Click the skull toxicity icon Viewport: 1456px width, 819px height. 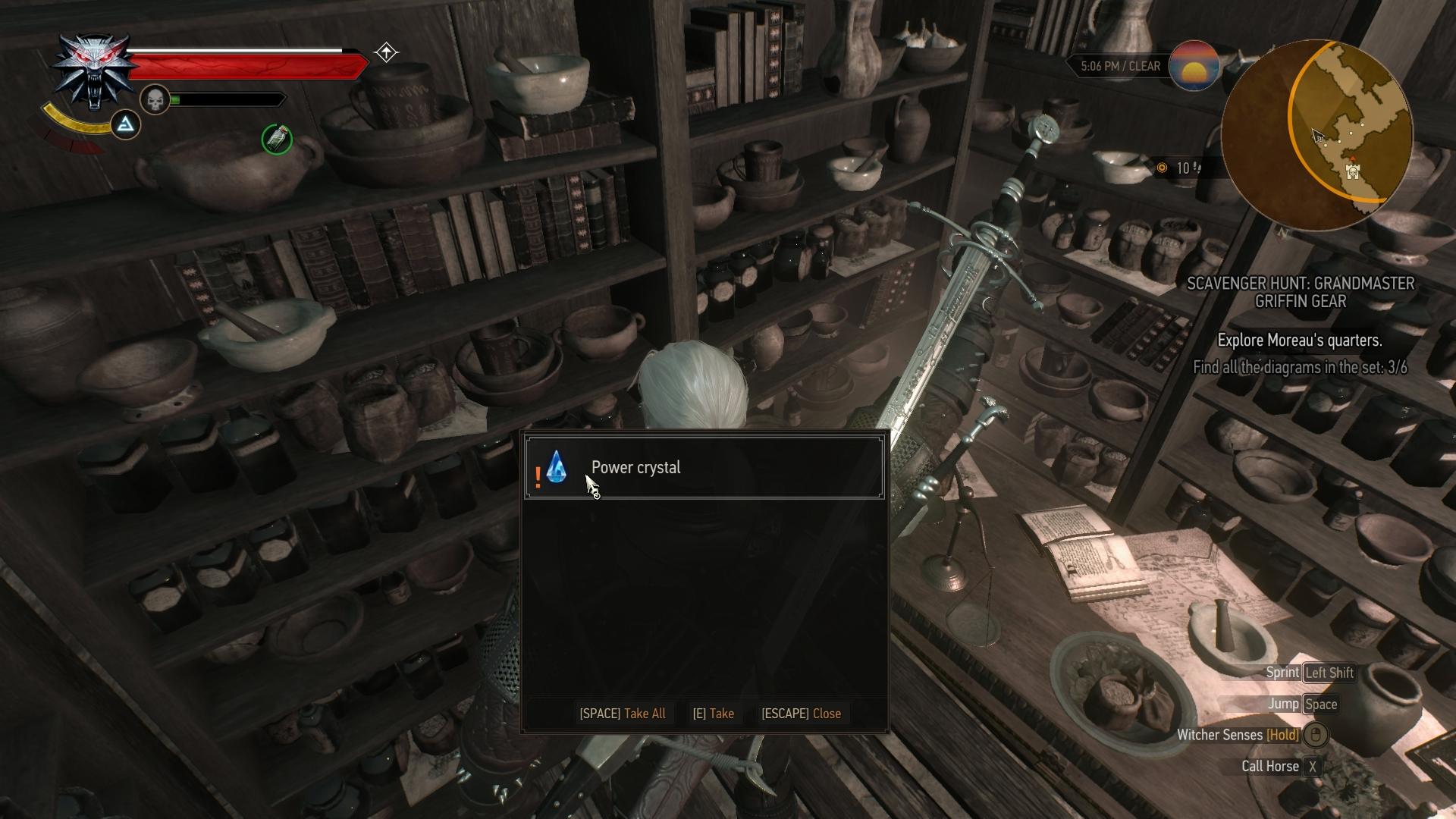click(155, 99)
